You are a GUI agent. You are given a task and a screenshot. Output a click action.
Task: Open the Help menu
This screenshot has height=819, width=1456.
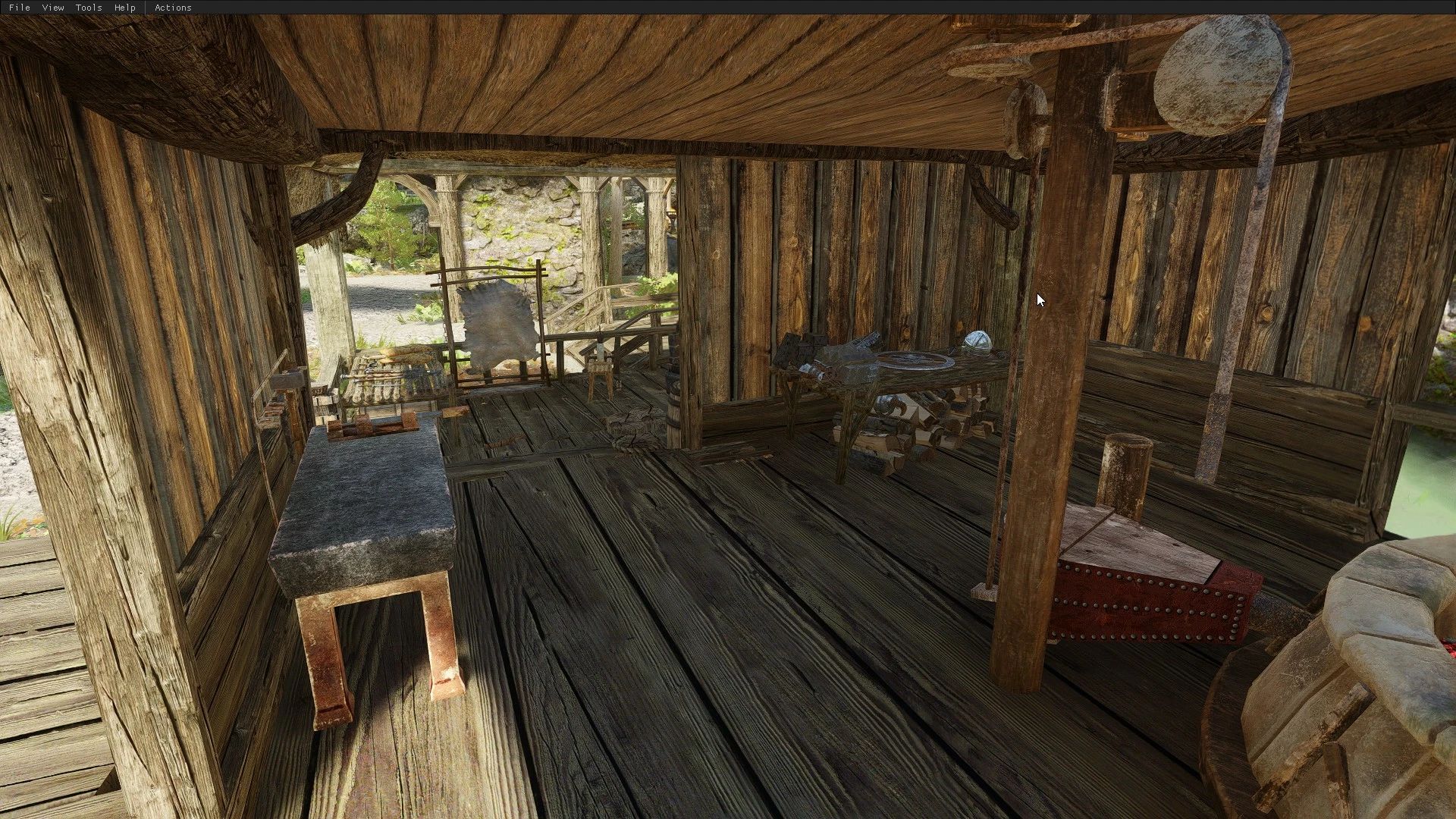pyautogui.click(x=124, y=7)
